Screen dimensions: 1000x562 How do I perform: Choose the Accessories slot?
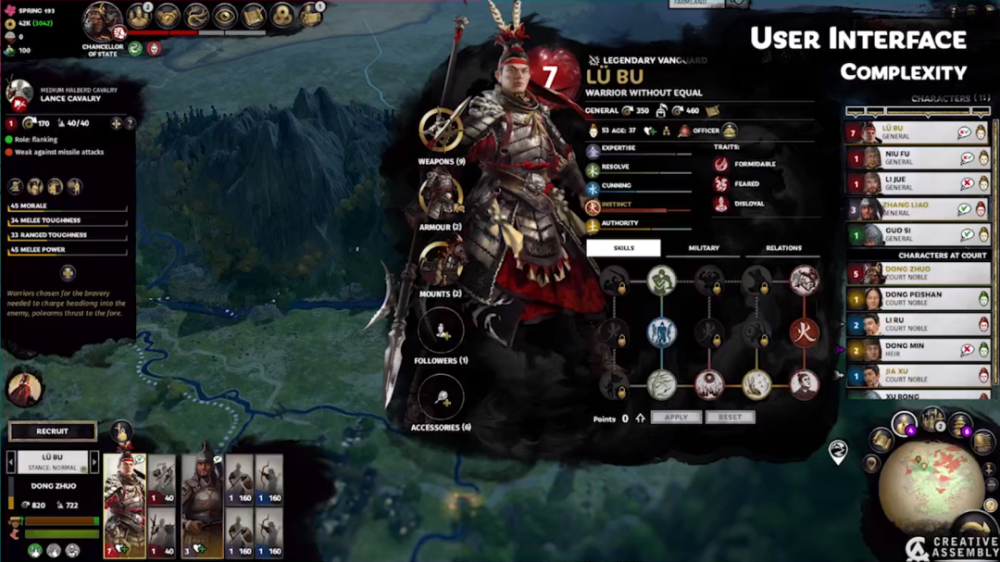[440, 397]
